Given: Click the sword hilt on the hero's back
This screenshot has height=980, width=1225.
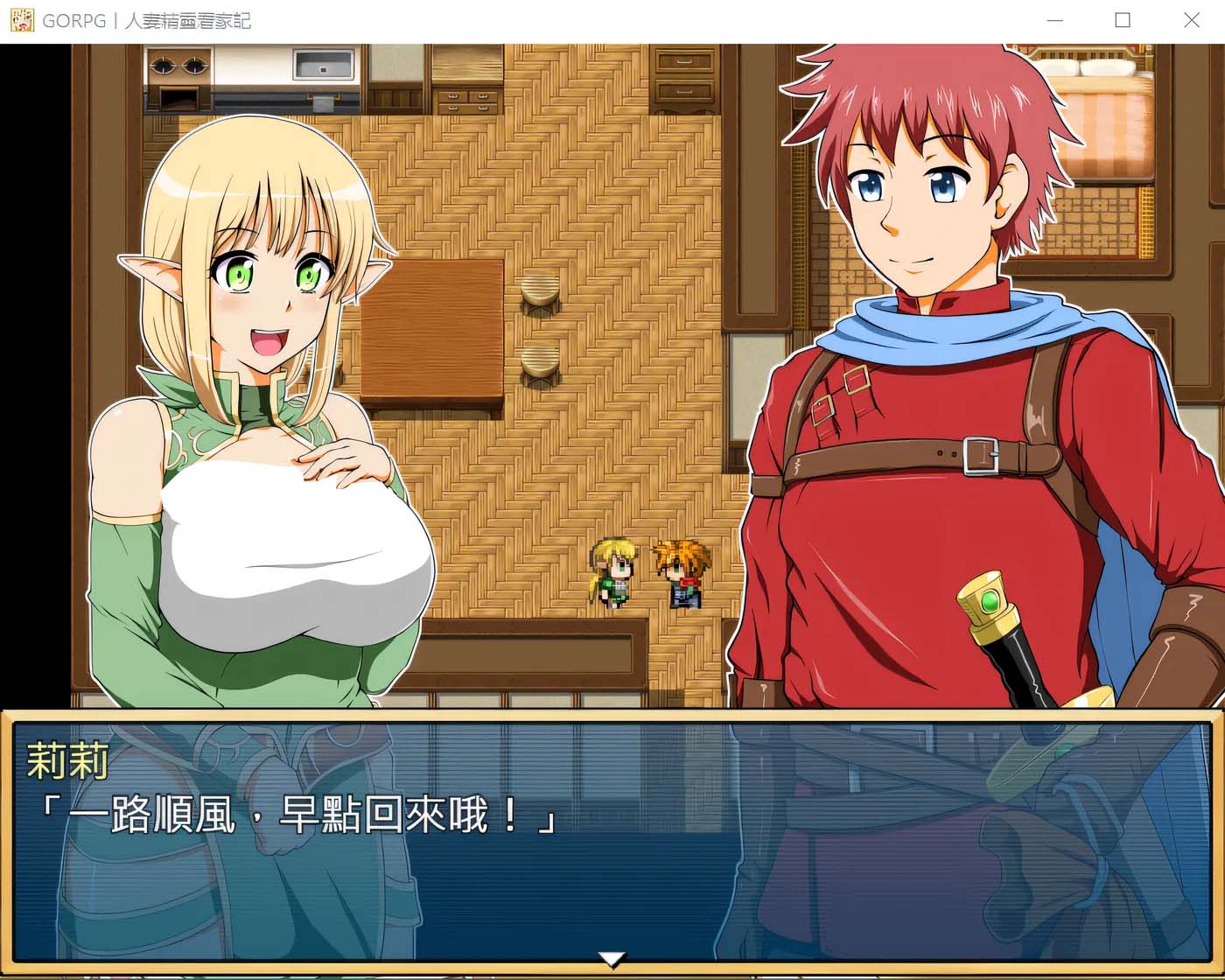Looking at the screenshot, I should coord(989,604).
